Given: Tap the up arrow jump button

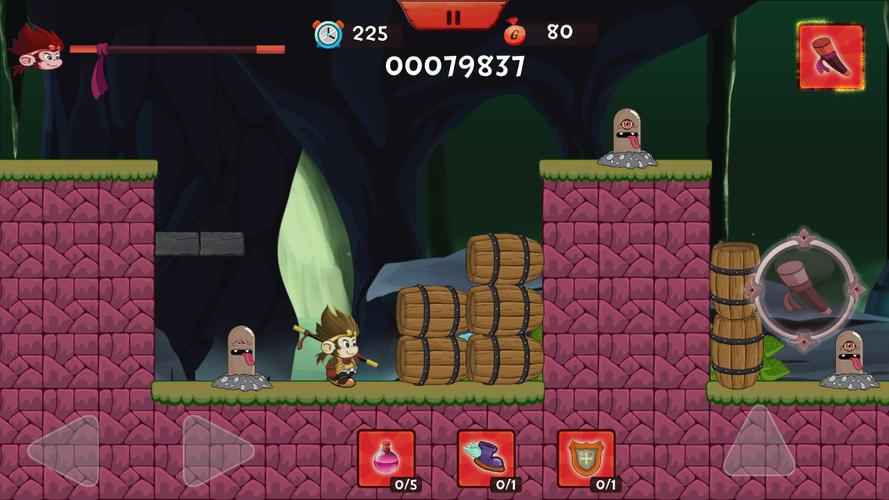Looking at the screenshot, I should tap(759, 443).
